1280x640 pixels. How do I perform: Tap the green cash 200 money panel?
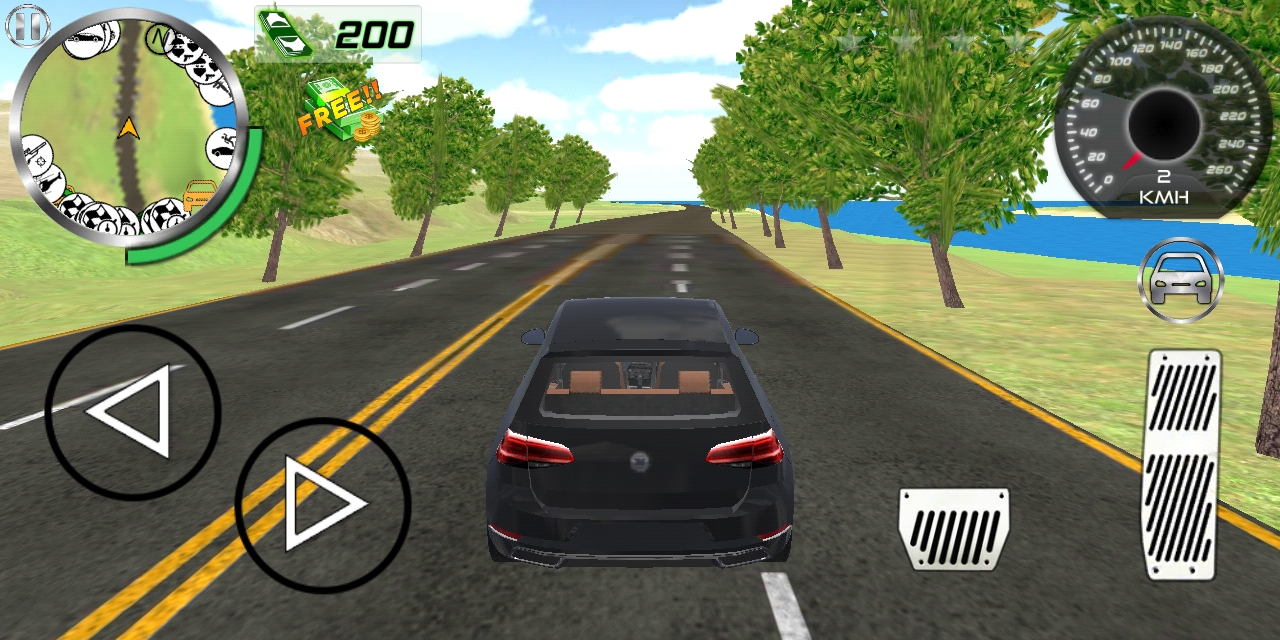tap(337, 34)
